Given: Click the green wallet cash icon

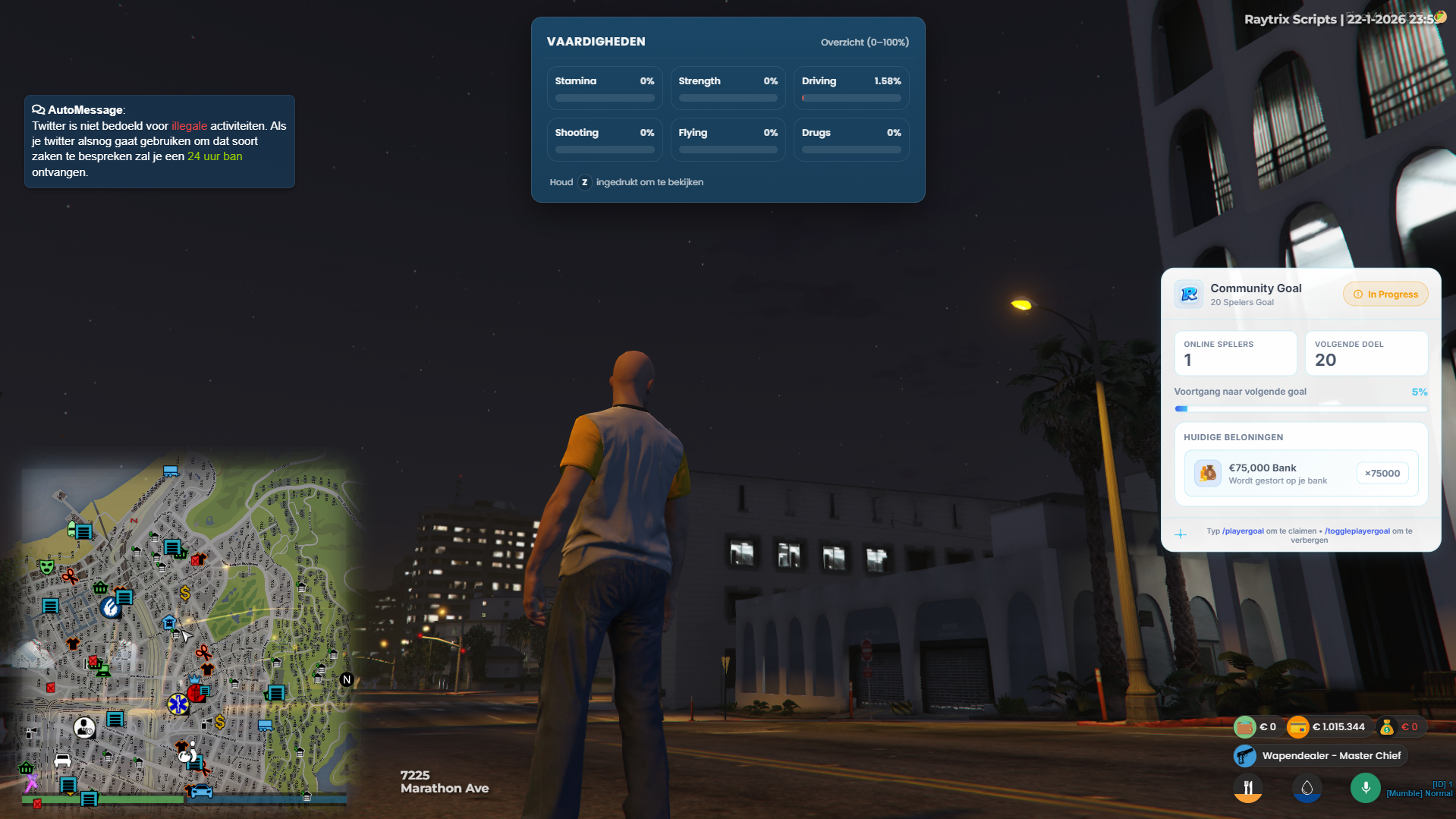Looking at the screenshot, I should click(x=1245, y=726).
